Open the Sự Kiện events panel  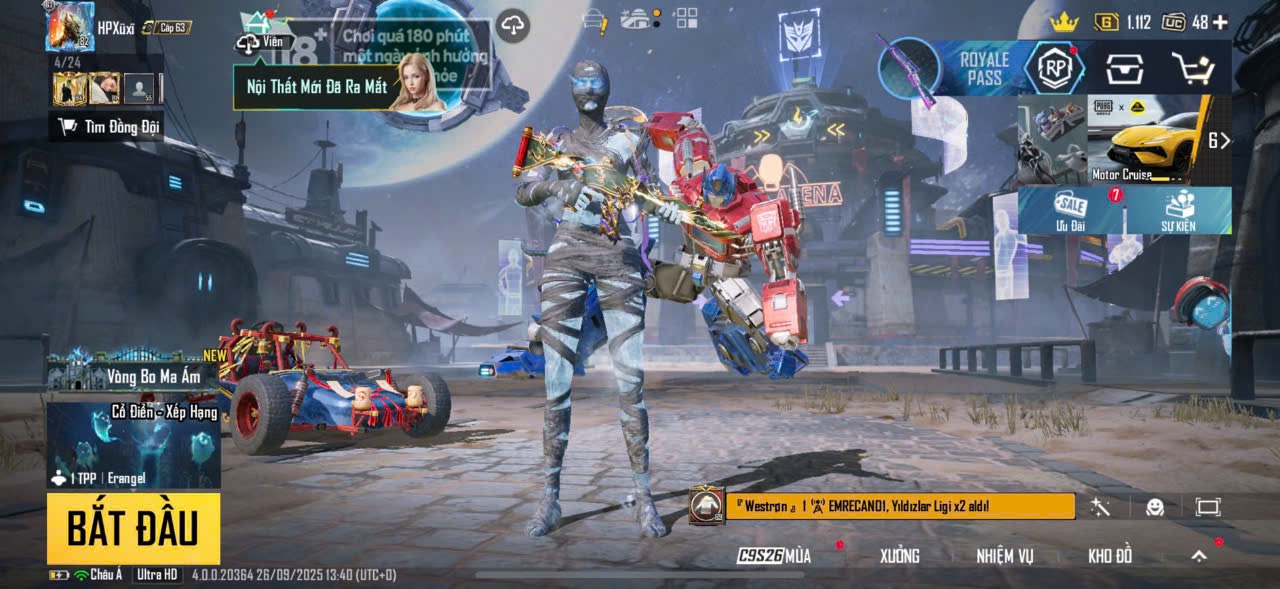coord(1178,210)
